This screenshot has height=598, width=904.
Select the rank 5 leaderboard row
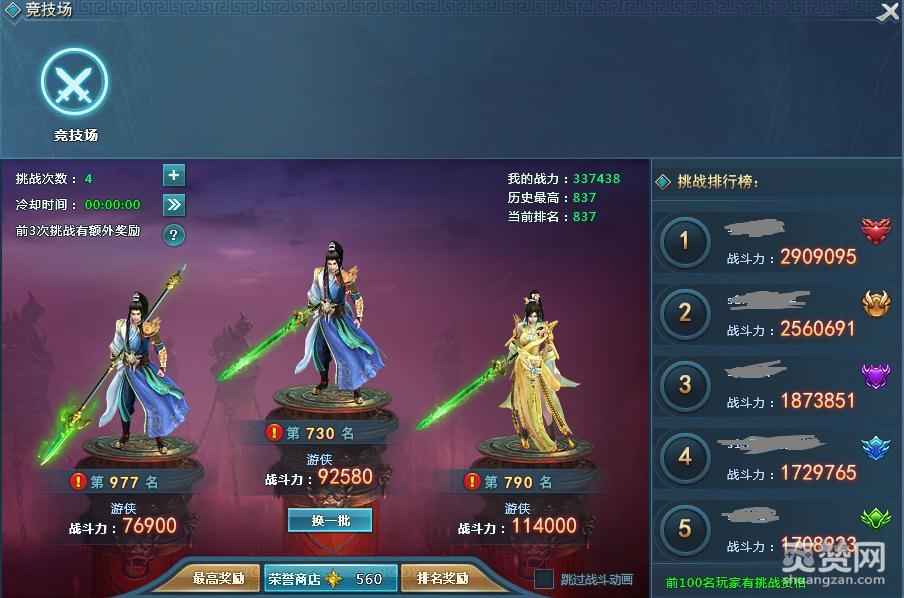tap(775, 529)
